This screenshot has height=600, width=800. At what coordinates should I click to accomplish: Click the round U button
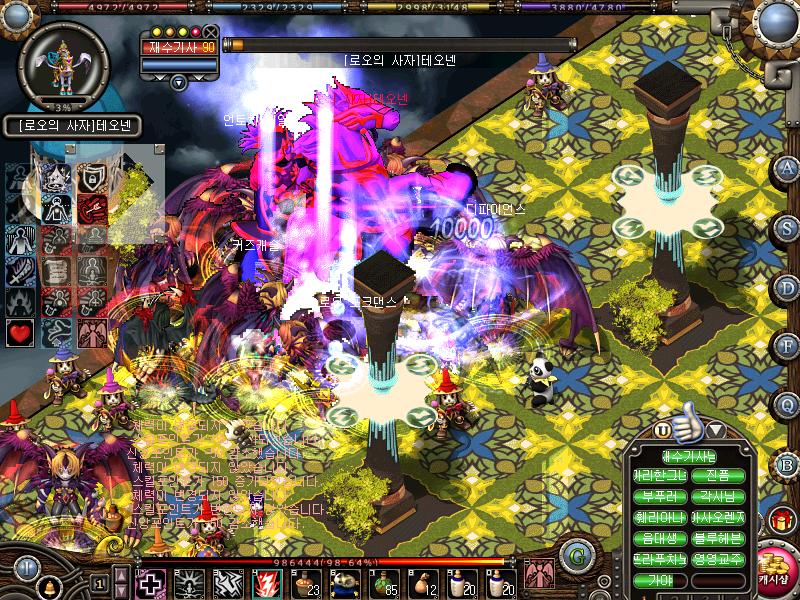point(662,430)
